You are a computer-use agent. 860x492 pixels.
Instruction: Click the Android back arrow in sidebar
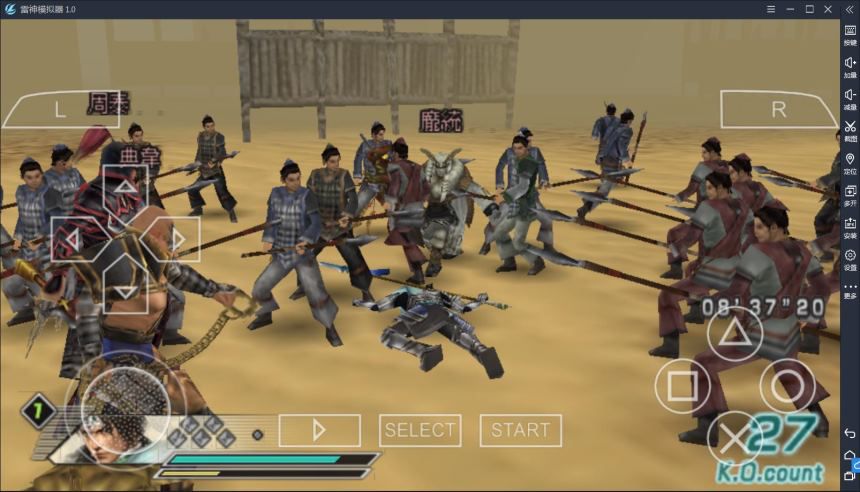pos(850,433)
